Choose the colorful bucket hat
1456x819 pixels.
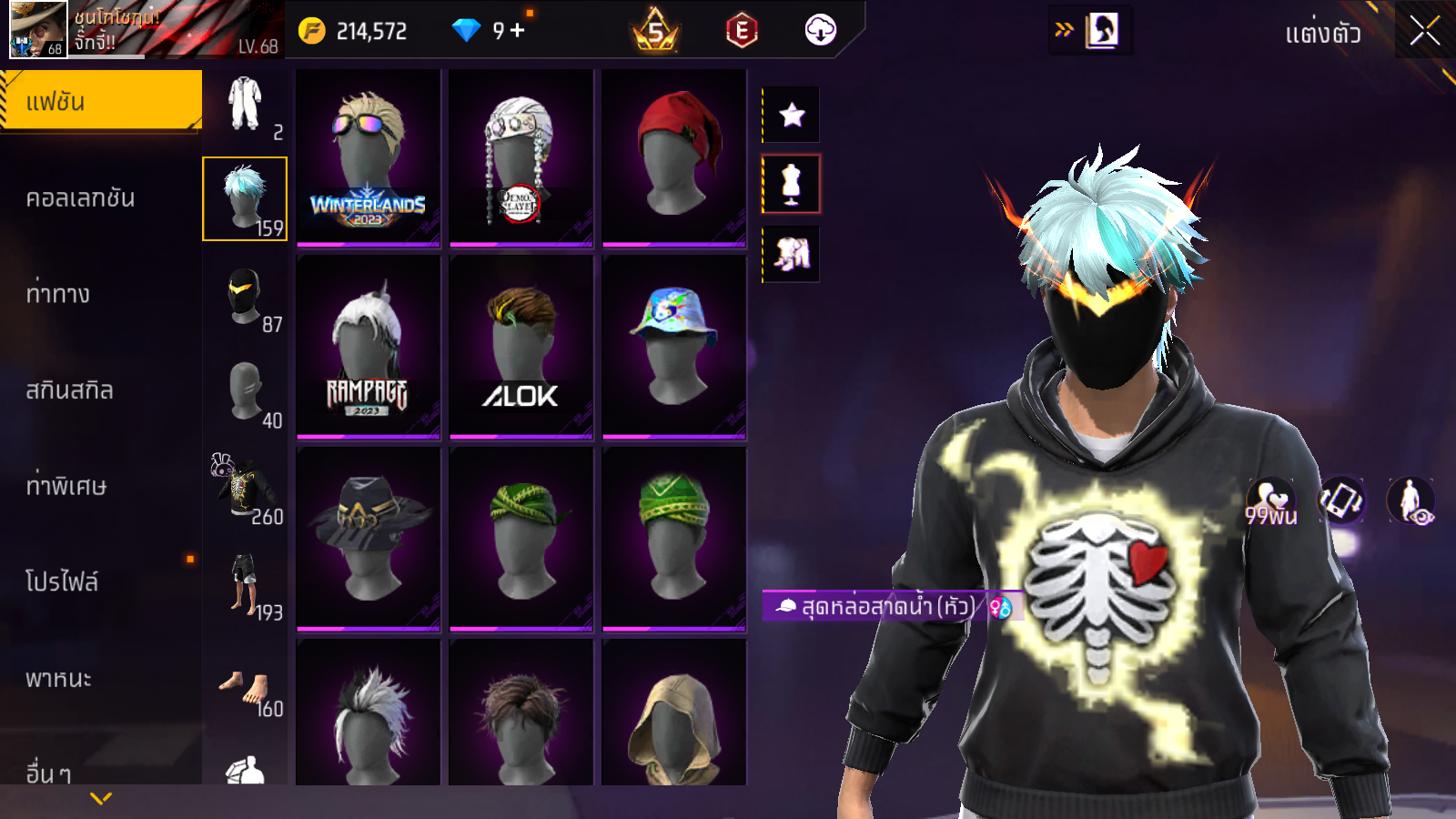coord(674,348)
